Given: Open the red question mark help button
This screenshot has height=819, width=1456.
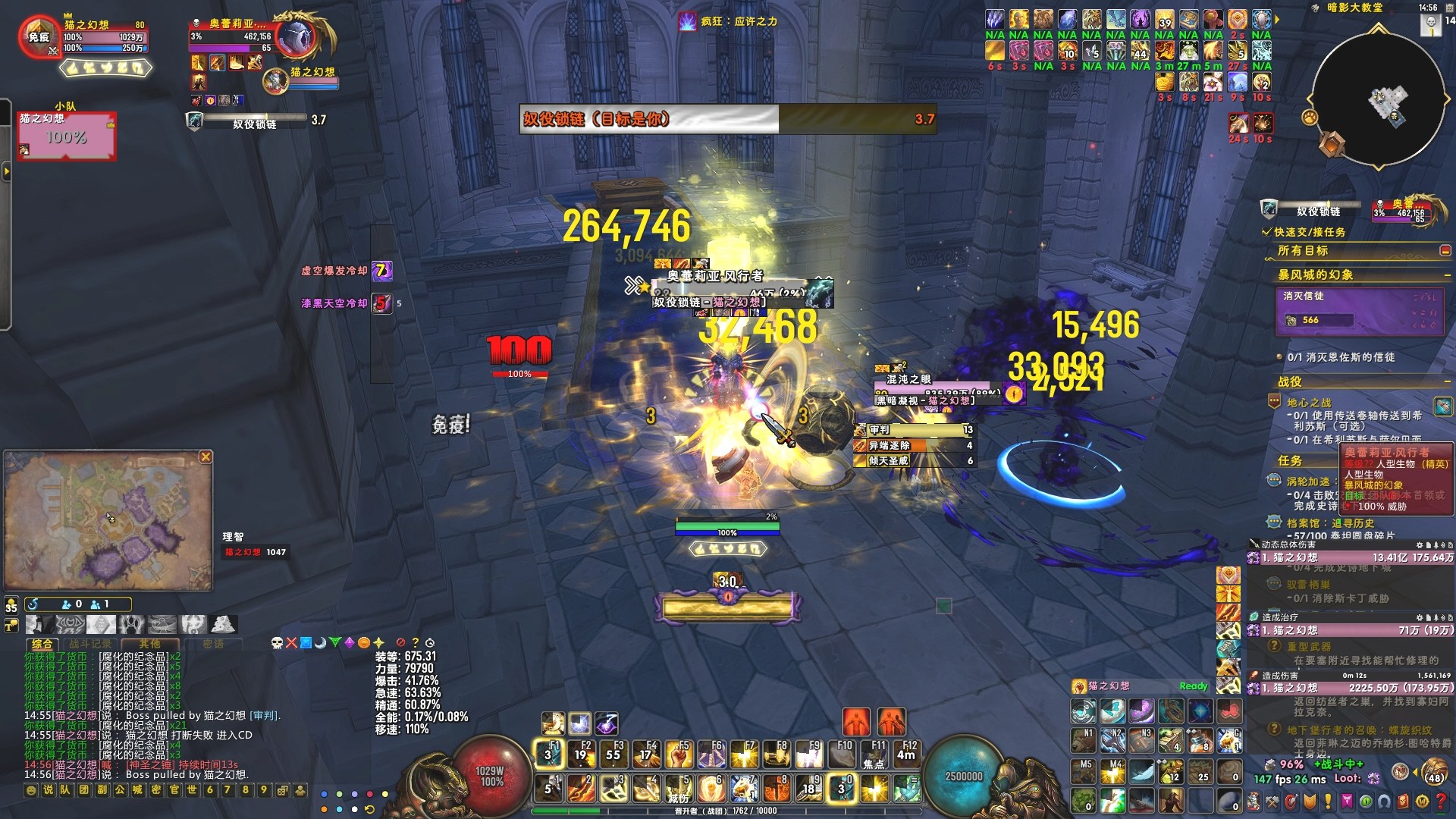Looking at the screenshot, I should pyautogui.click(x=1441, y=801).
